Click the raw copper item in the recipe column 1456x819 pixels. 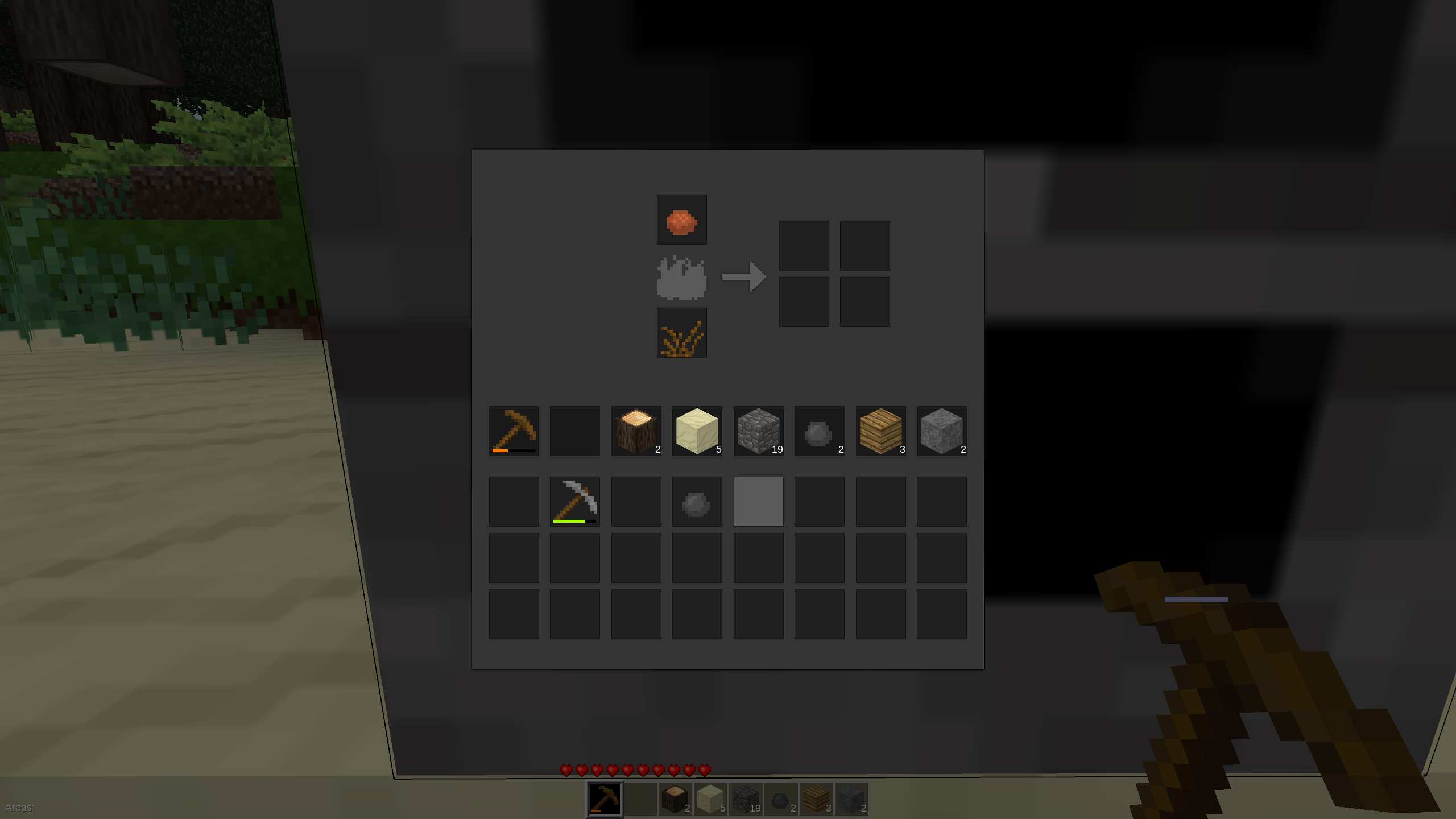point(681,221)
